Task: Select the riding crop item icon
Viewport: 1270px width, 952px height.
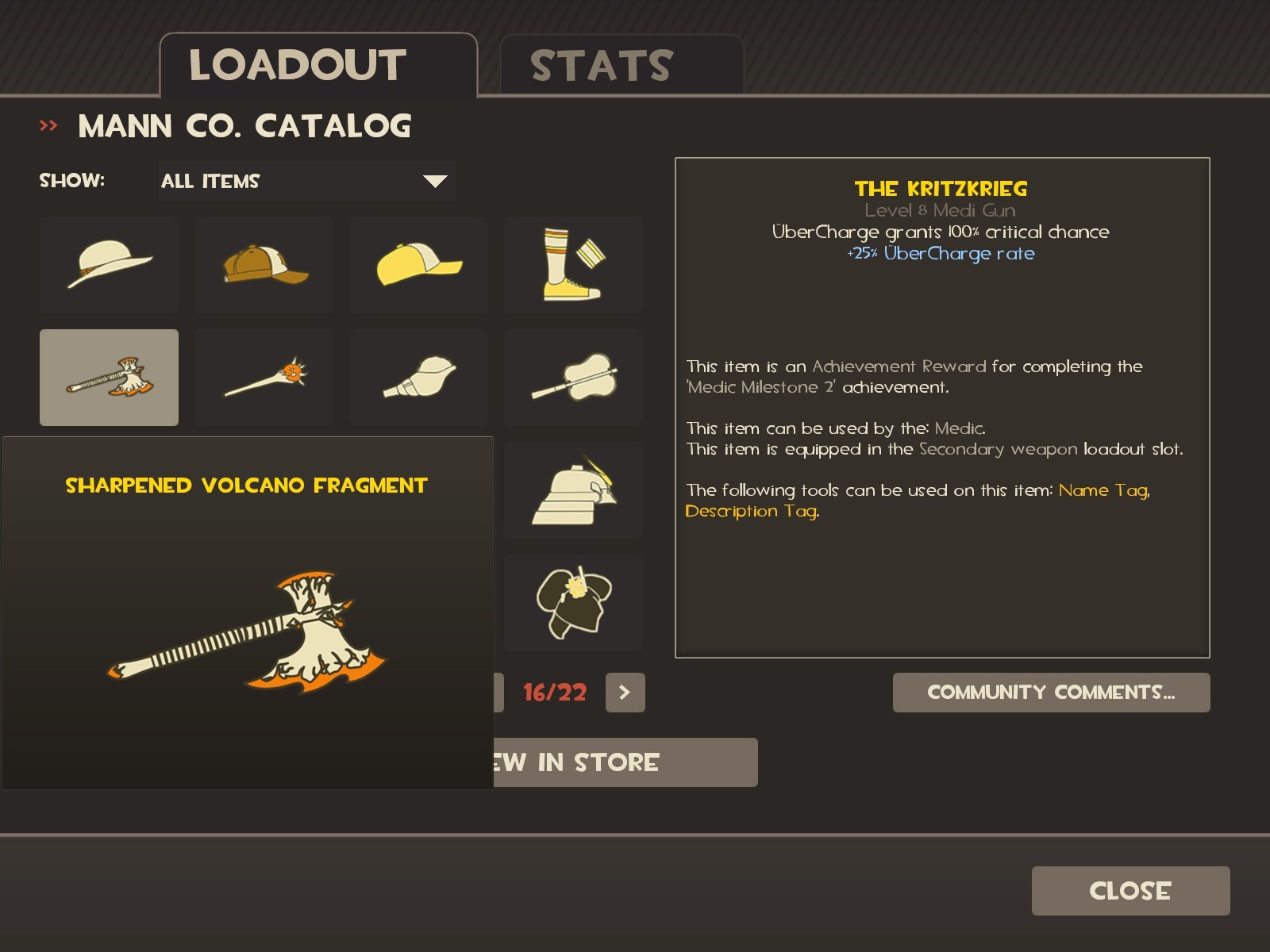Action: (573, 377)
